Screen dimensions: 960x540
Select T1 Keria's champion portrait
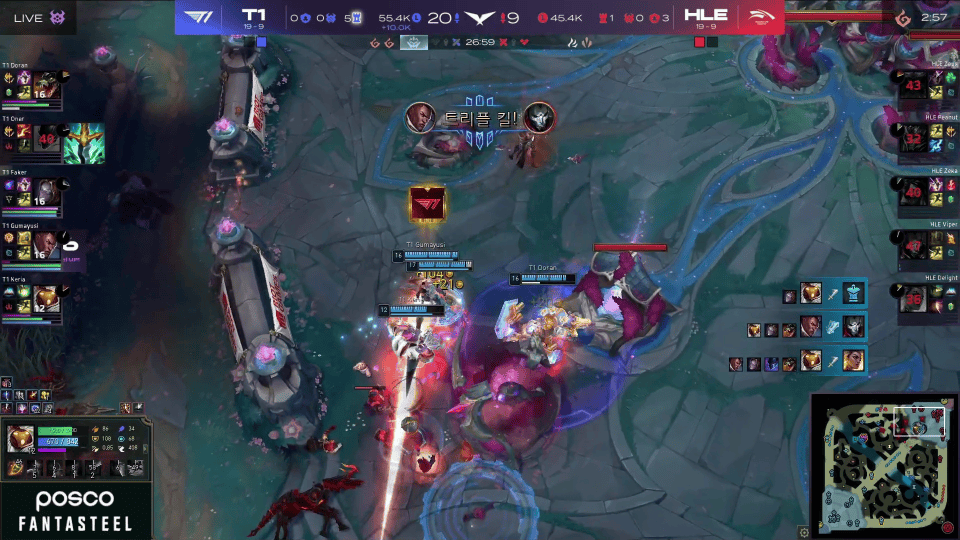click(x=46, y=299)
